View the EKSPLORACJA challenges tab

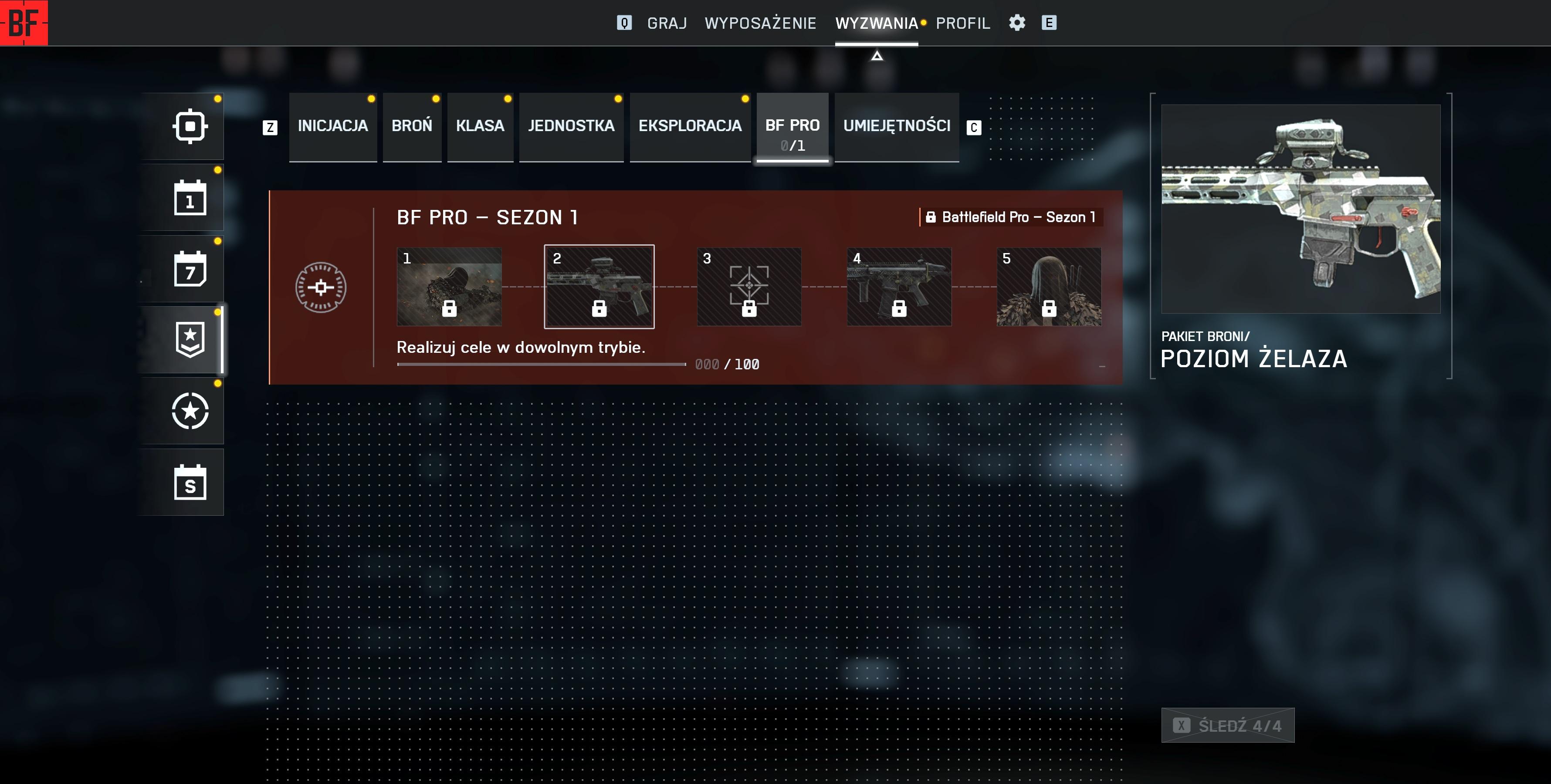pos(689,126)
